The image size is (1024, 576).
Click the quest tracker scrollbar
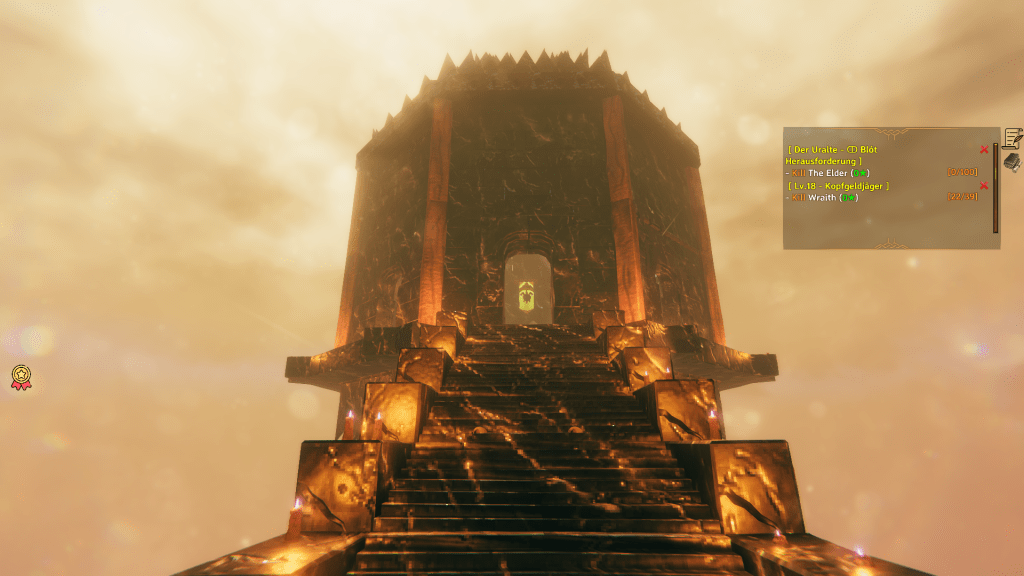click(996, 188)
